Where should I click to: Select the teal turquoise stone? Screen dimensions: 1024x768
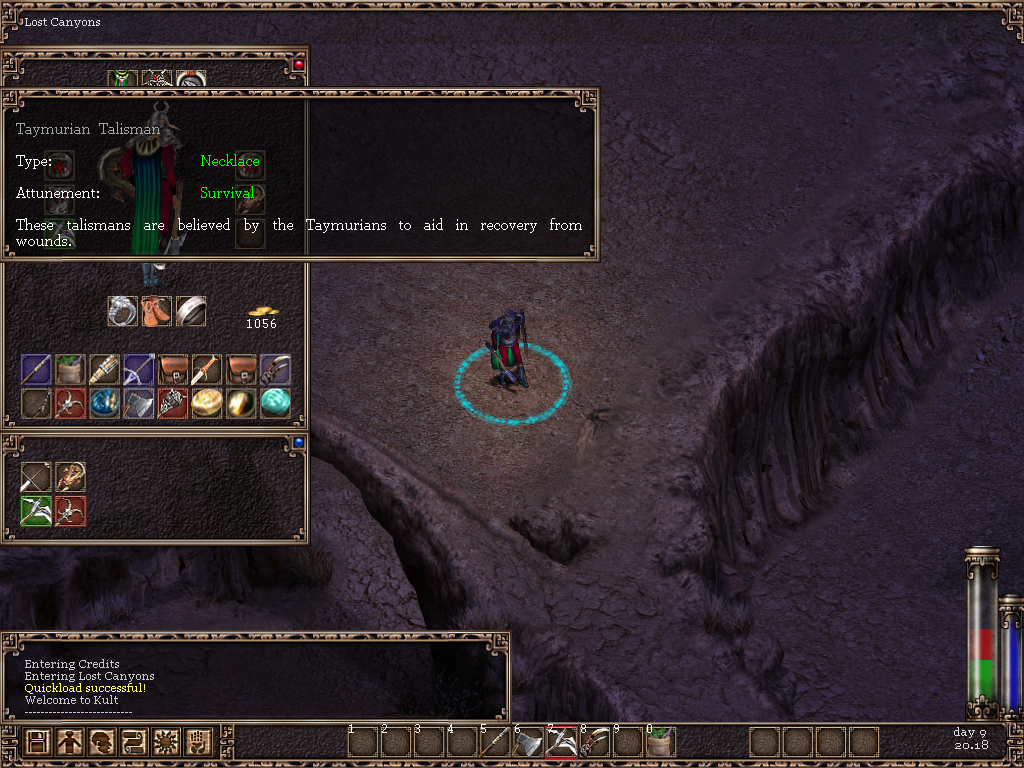pyautogui.click(x=275, y=403)
